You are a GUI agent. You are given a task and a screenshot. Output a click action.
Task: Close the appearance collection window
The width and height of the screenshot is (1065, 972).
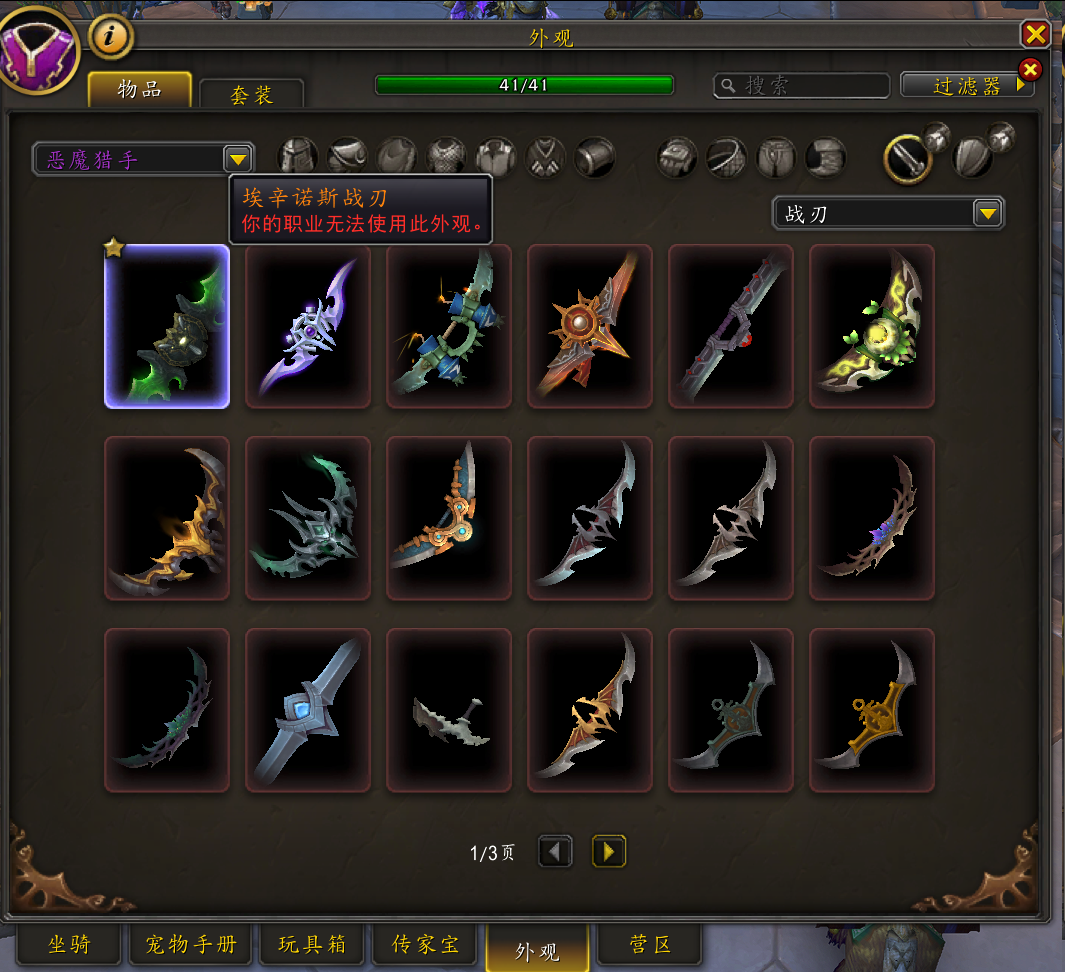pyautogui.click(x=1035, y=35)
